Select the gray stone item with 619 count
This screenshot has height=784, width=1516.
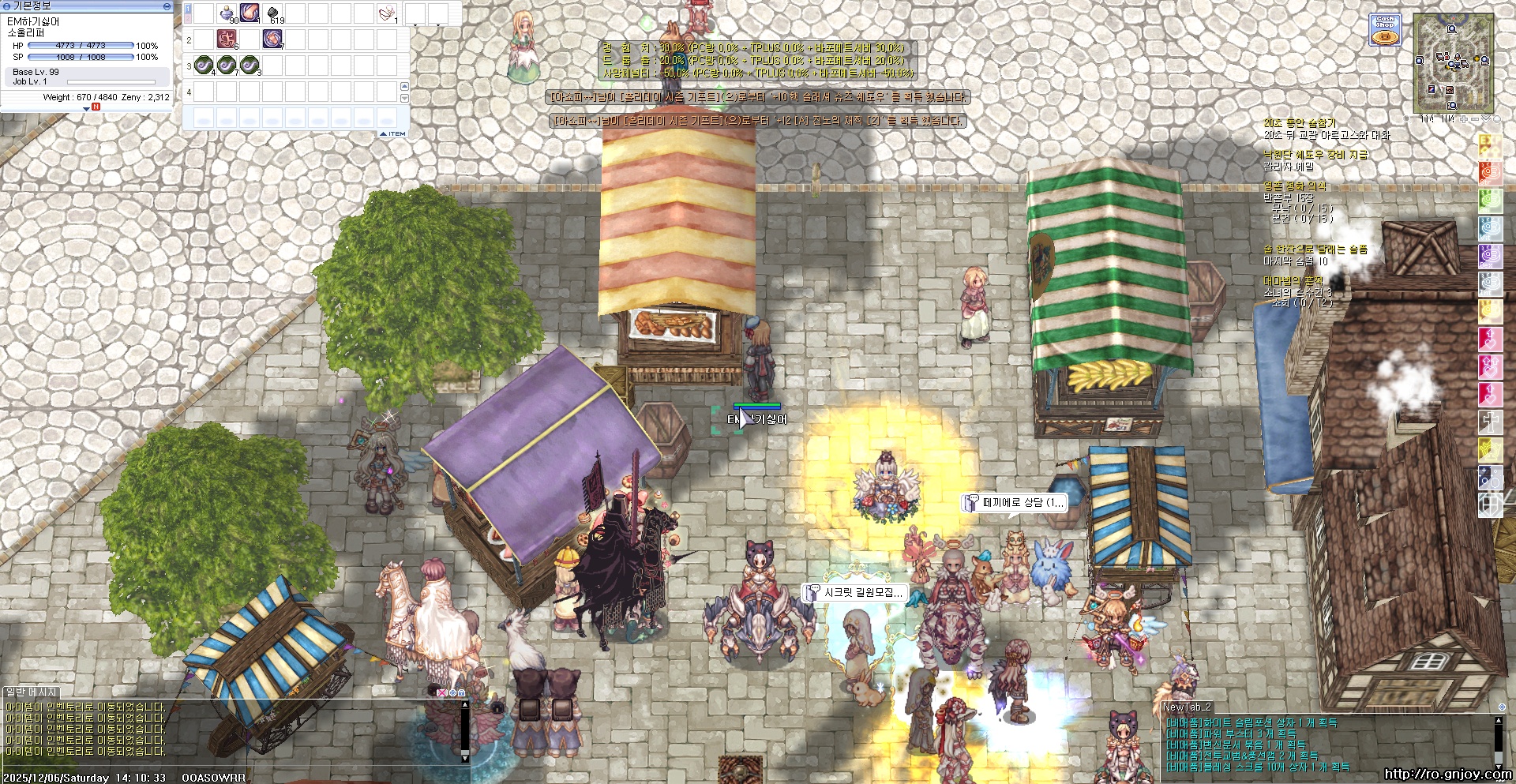(273, 13)
